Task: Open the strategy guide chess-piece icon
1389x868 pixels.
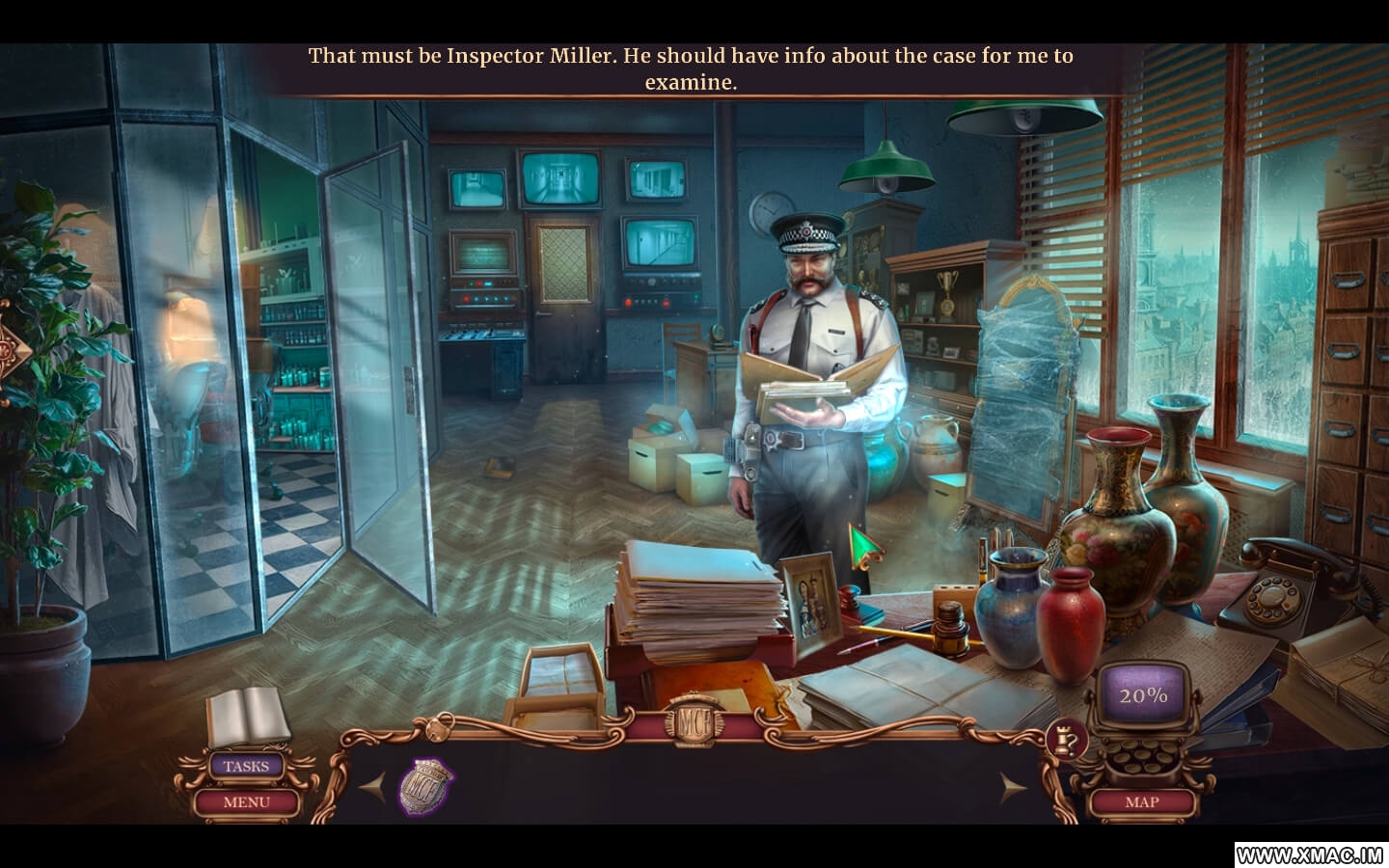Action: [1066, 739]
